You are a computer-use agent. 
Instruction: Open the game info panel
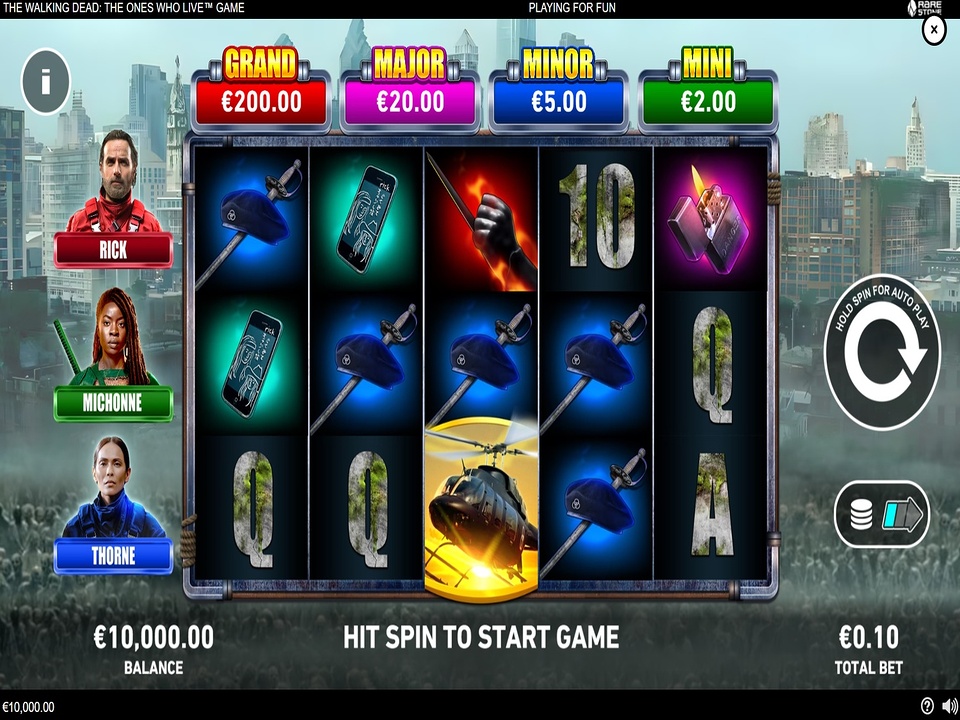point(45,80)
